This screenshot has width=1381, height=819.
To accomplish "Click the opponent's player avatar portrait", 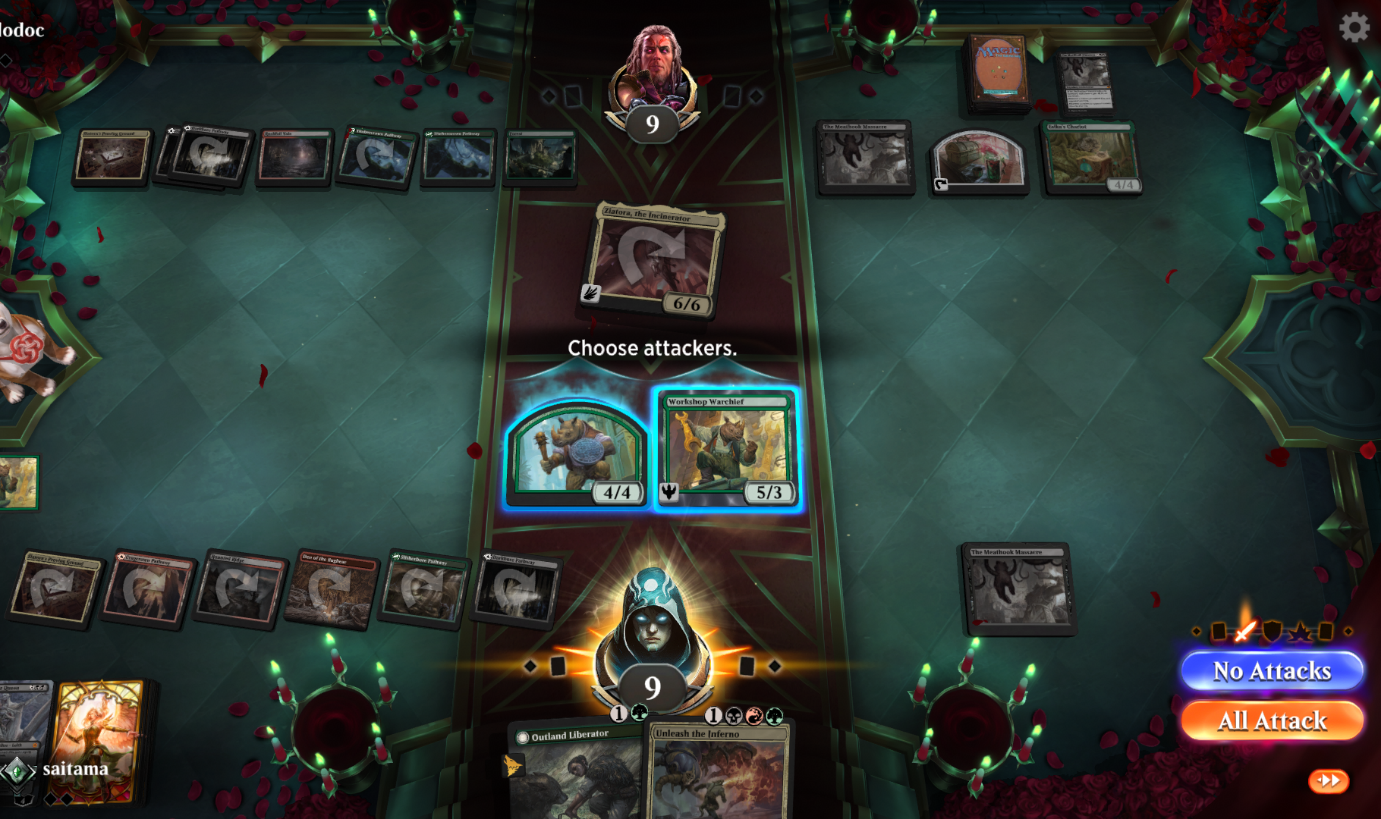I will (654, 72).
